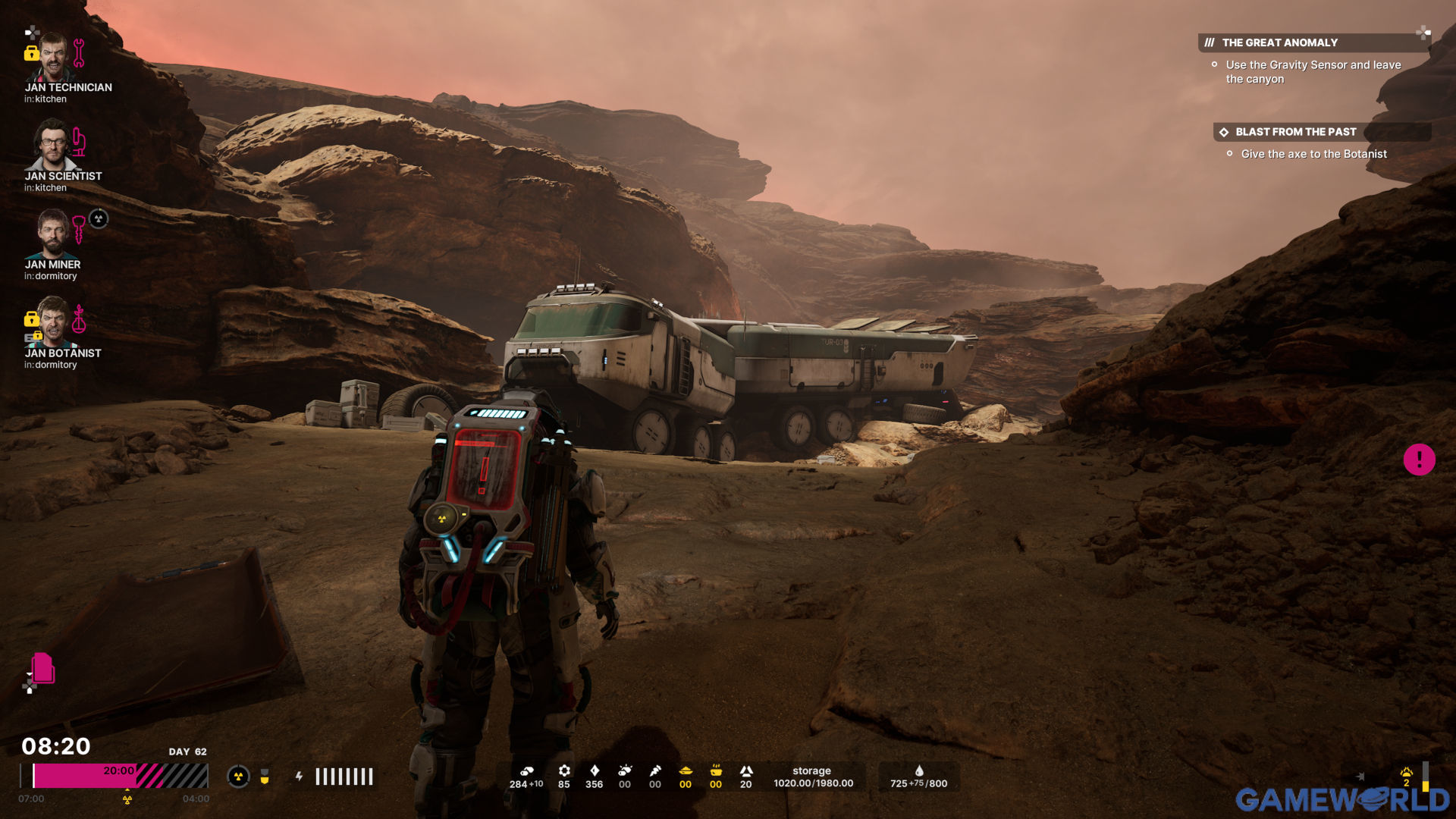Select Jan Scientist's portrait
This screenshot has height=819, width=1456.
[x=52, y=145]
